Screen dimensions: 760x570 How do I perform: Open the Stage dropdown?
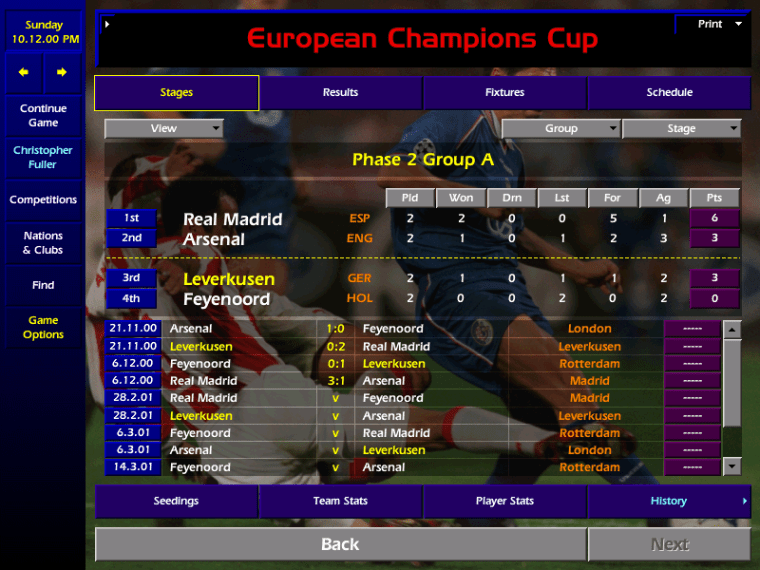click(681, 128)
